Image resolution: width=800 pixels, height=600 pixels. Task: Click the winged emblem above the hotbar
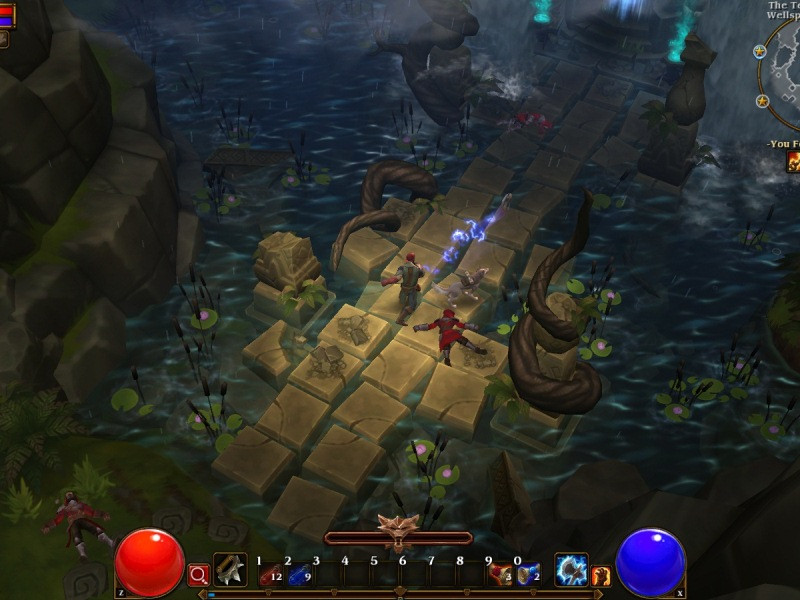(x=398, y=527)
